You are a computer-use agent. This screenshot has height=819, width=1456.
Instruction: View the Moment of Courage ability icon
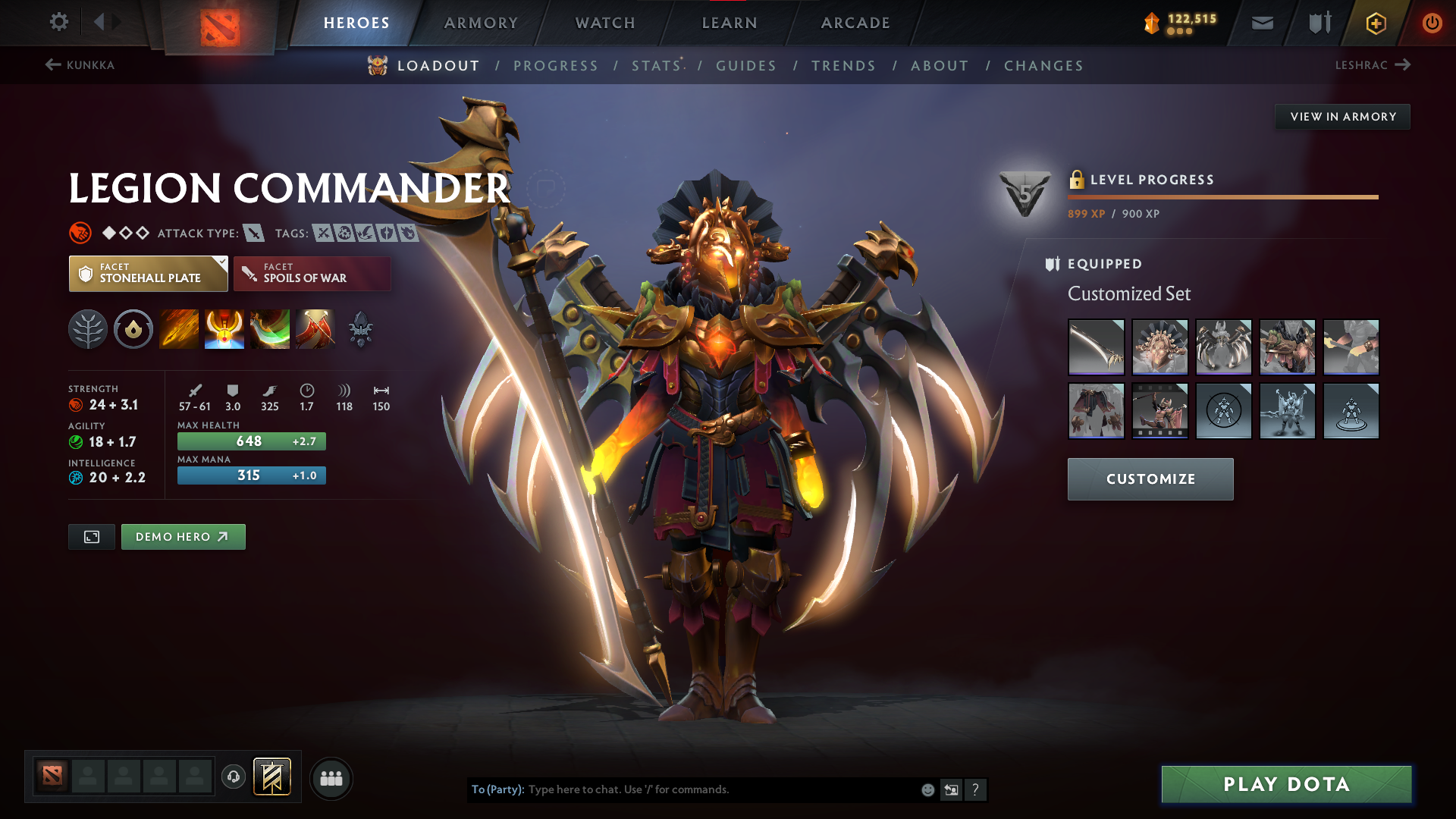[x=270, y=329]
